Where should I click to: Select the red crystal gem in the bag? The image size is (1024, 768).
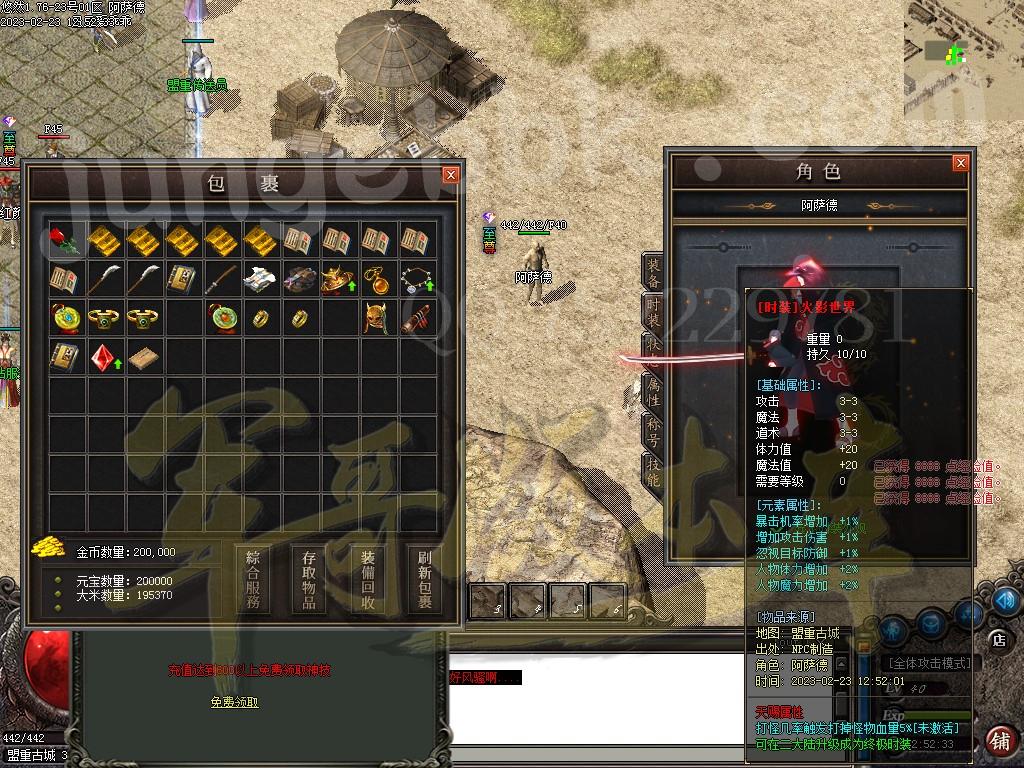click(101, 357)
